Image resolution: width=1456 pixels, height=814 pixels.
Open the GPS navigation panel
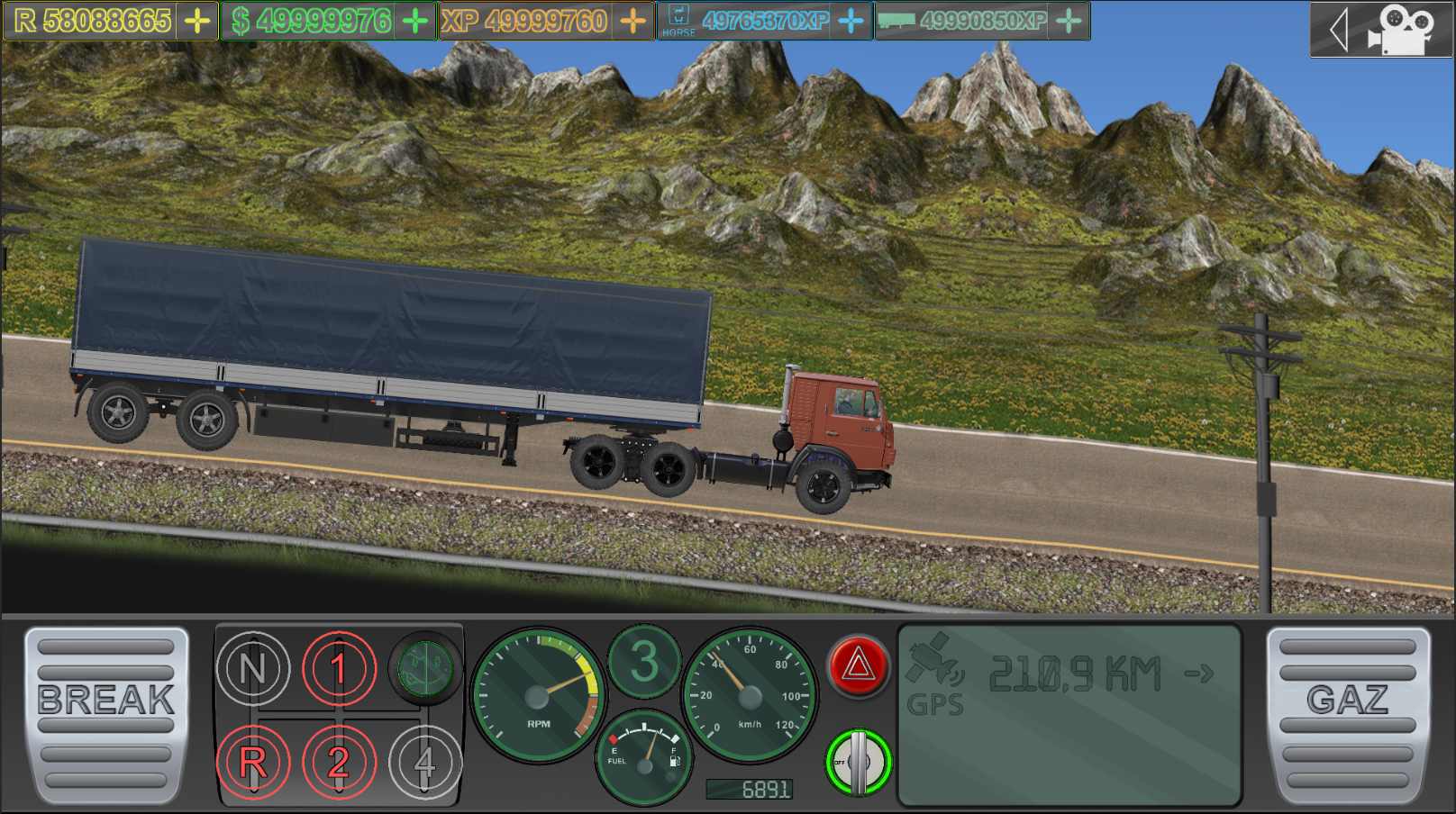[x=1069, y=714]
